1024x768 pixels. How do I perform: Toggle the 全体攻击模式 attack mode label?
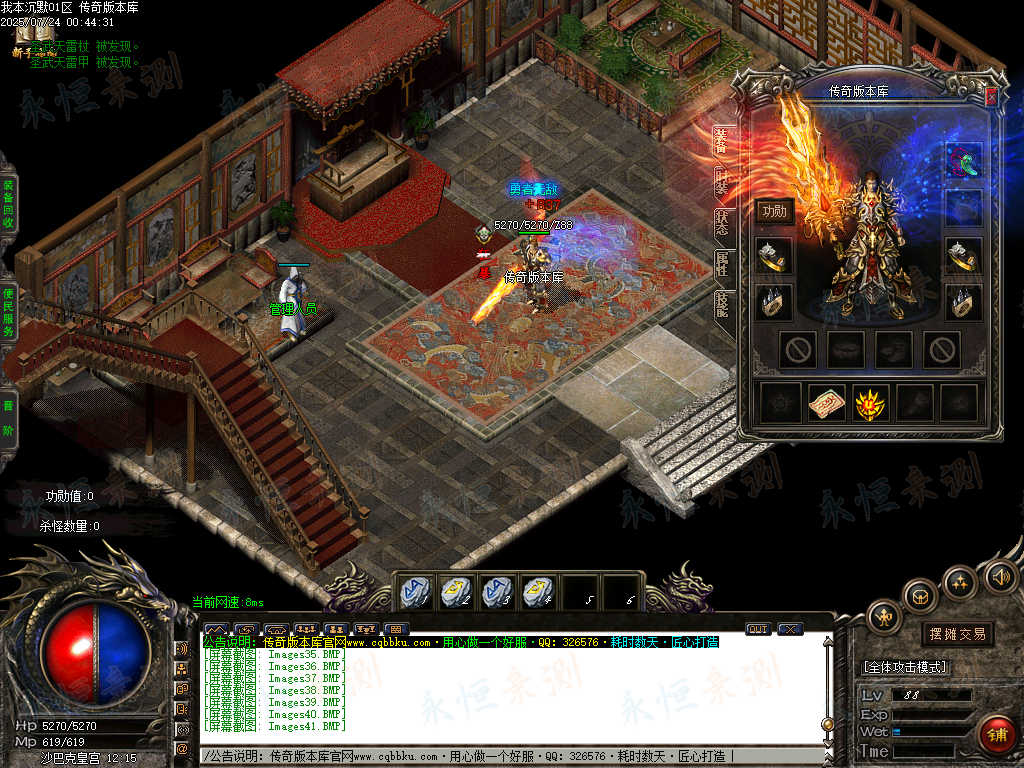pos(906,667)
